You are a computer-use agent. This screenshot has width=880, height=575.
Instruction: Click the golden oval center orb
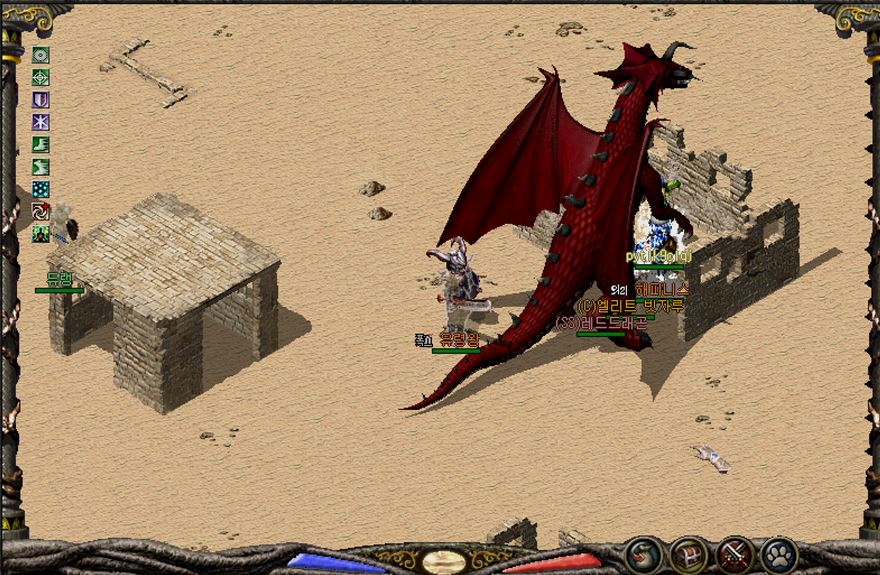click(x=442, y=561)
